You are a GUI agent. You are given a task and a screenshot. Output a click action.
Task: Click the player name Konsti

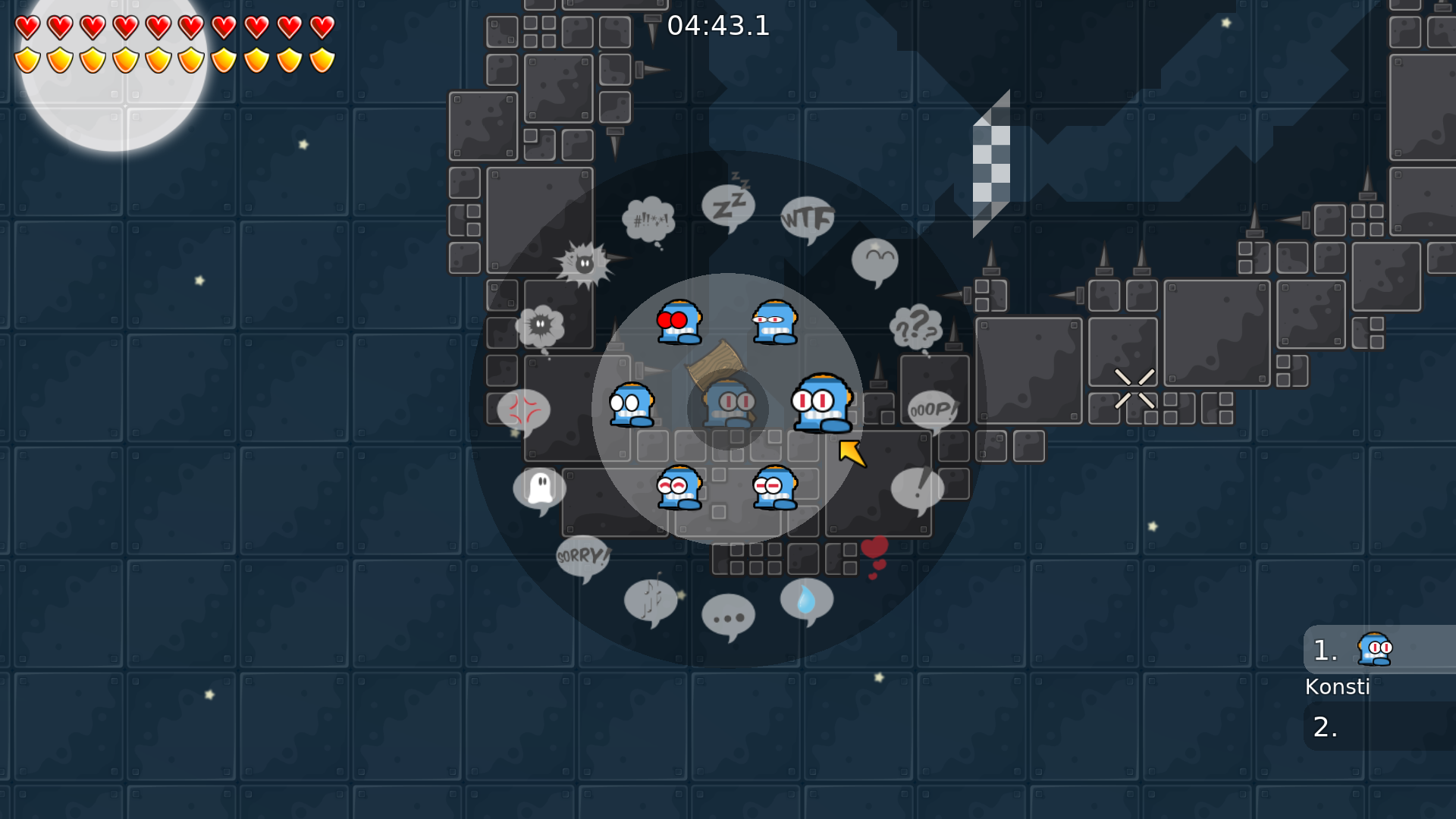(1338, 686)
